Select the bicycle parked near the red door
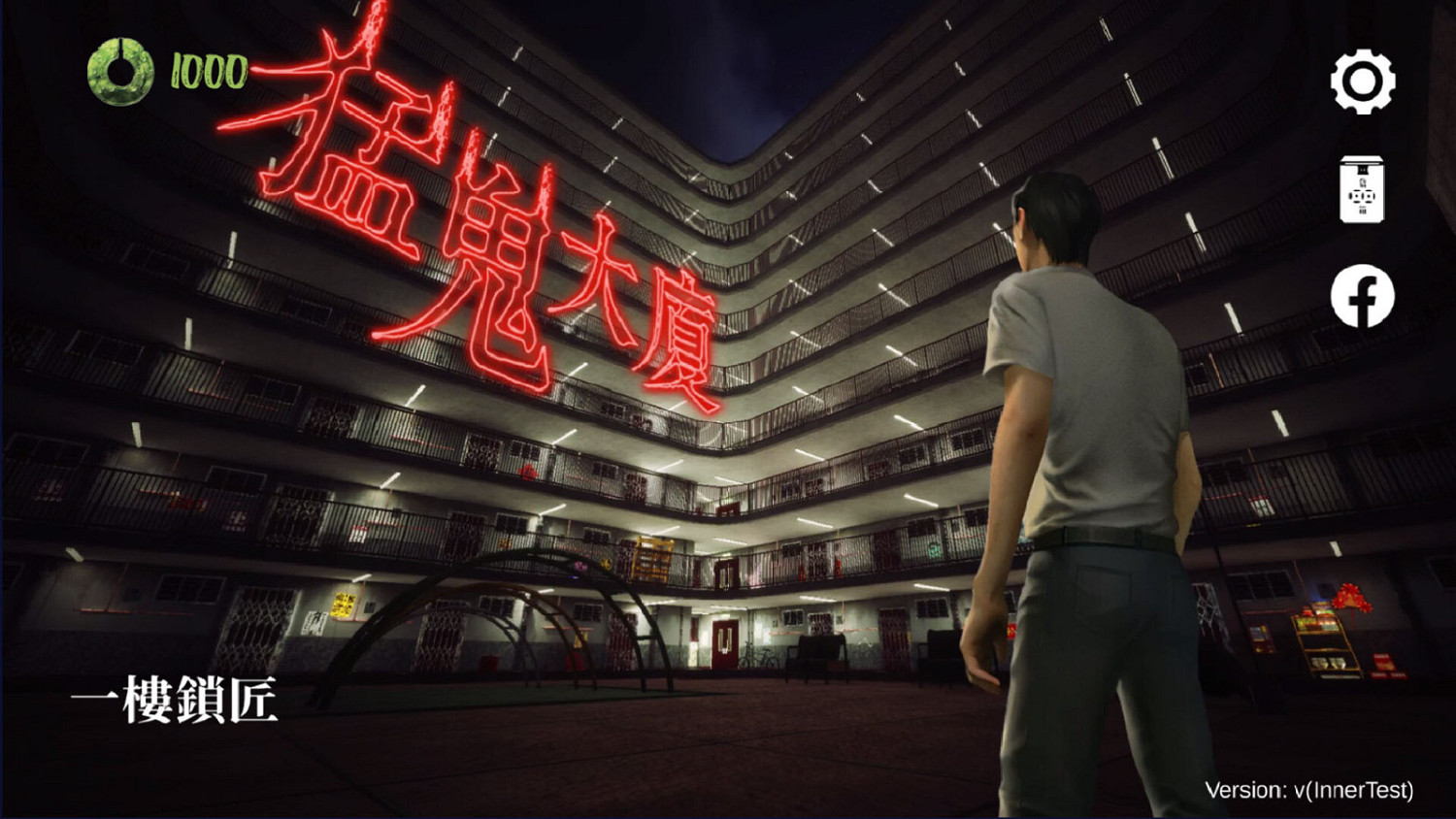Screen dimensions: 1456x819 [x=760, y=655]
